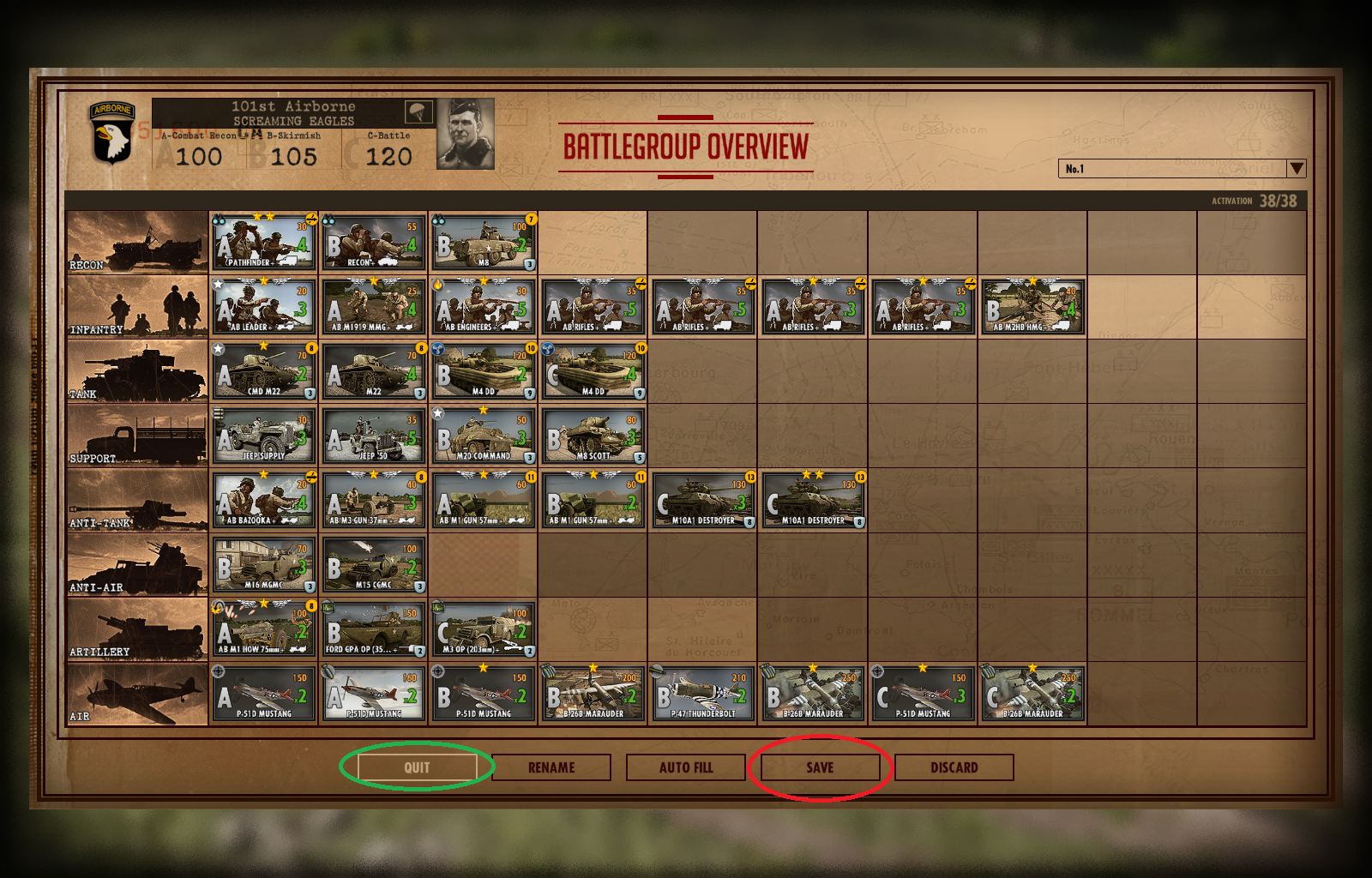Rename this battlegroup
The image size is (1372, 878).
coord(551,767)
